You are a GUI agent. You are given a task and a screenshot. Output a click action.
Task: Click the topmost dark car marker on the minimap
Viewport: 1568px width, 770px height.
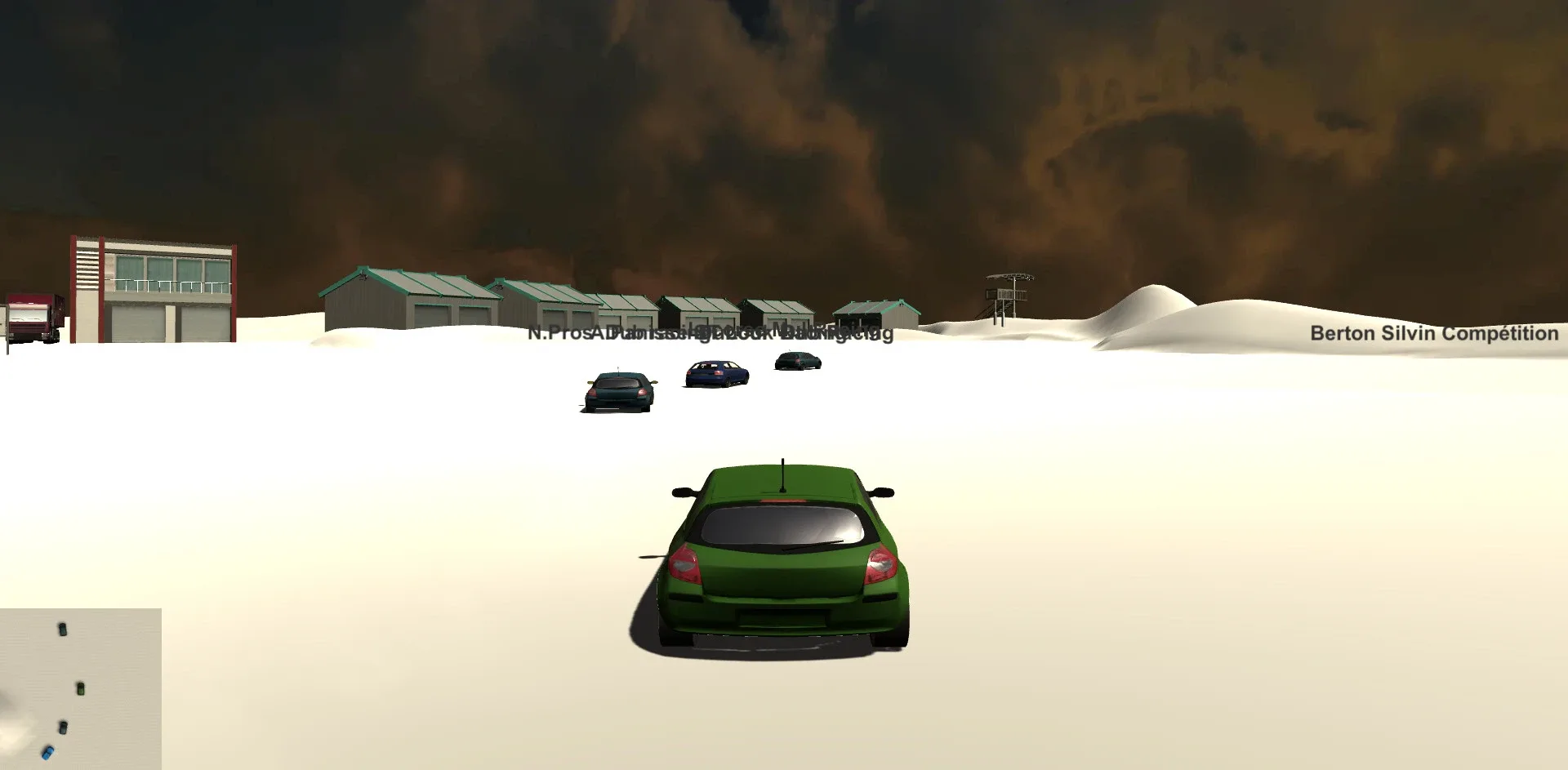(63, 630)
